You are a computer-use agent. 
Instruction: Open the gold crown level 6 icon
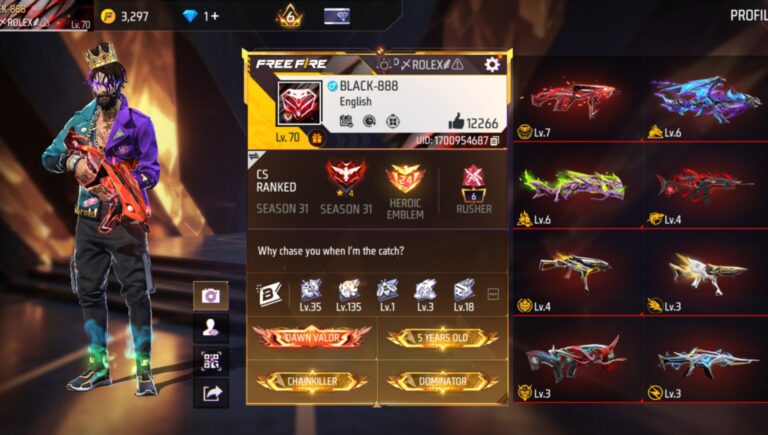click(288, 16)
